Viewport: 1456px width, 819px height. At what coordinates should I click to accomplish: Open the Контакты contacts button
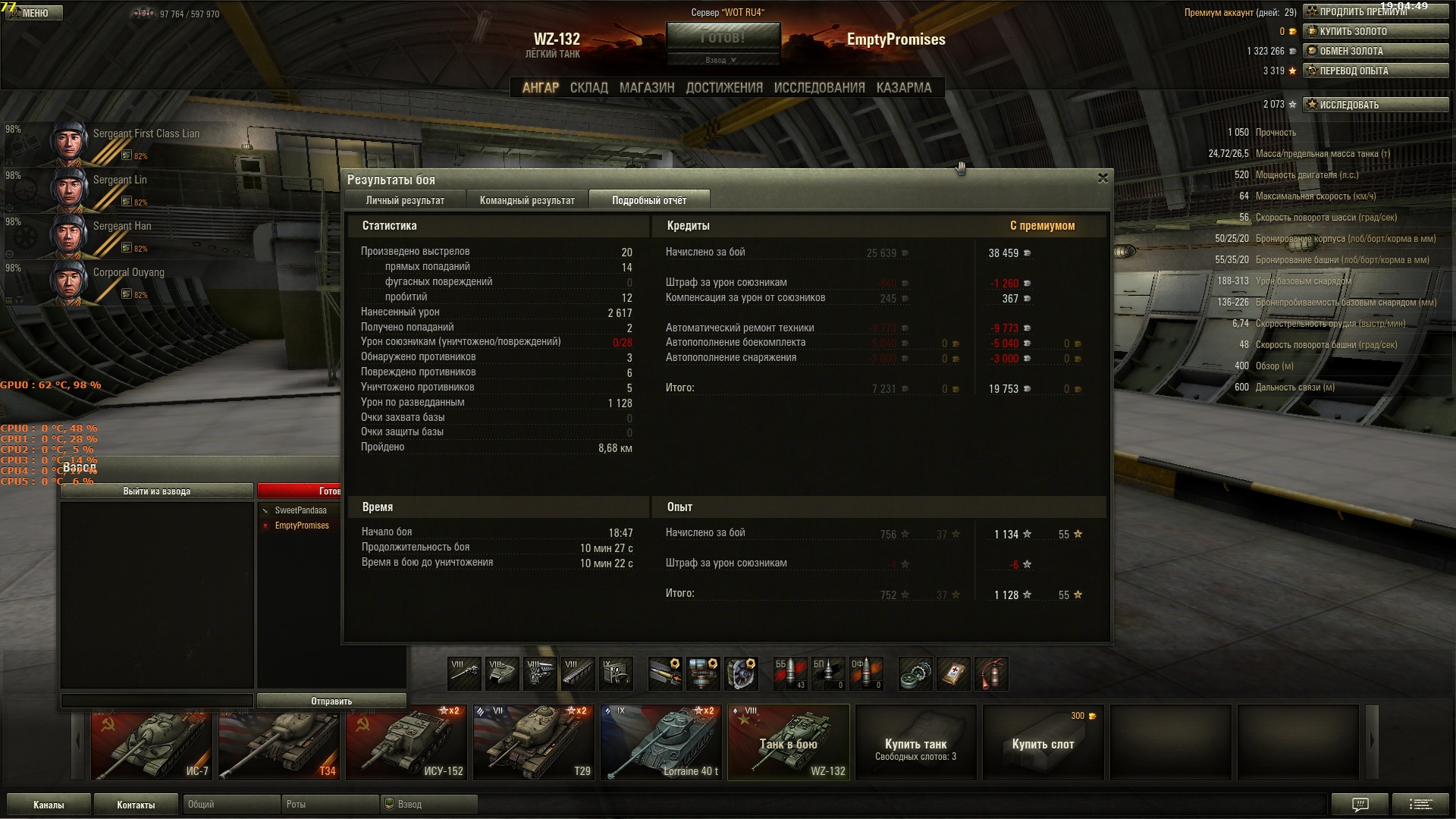click(136, 805)
